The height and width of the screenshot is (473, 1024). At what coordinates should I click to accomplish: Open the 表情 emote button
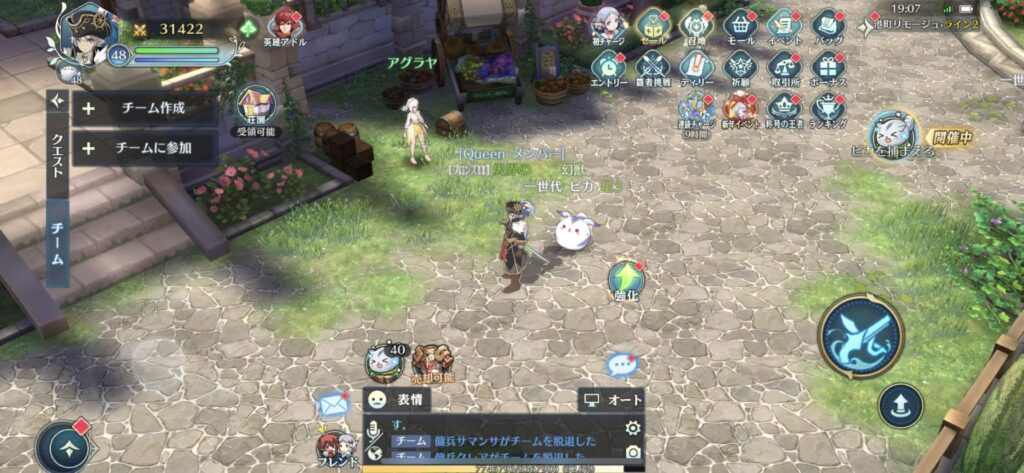(396, 400)
